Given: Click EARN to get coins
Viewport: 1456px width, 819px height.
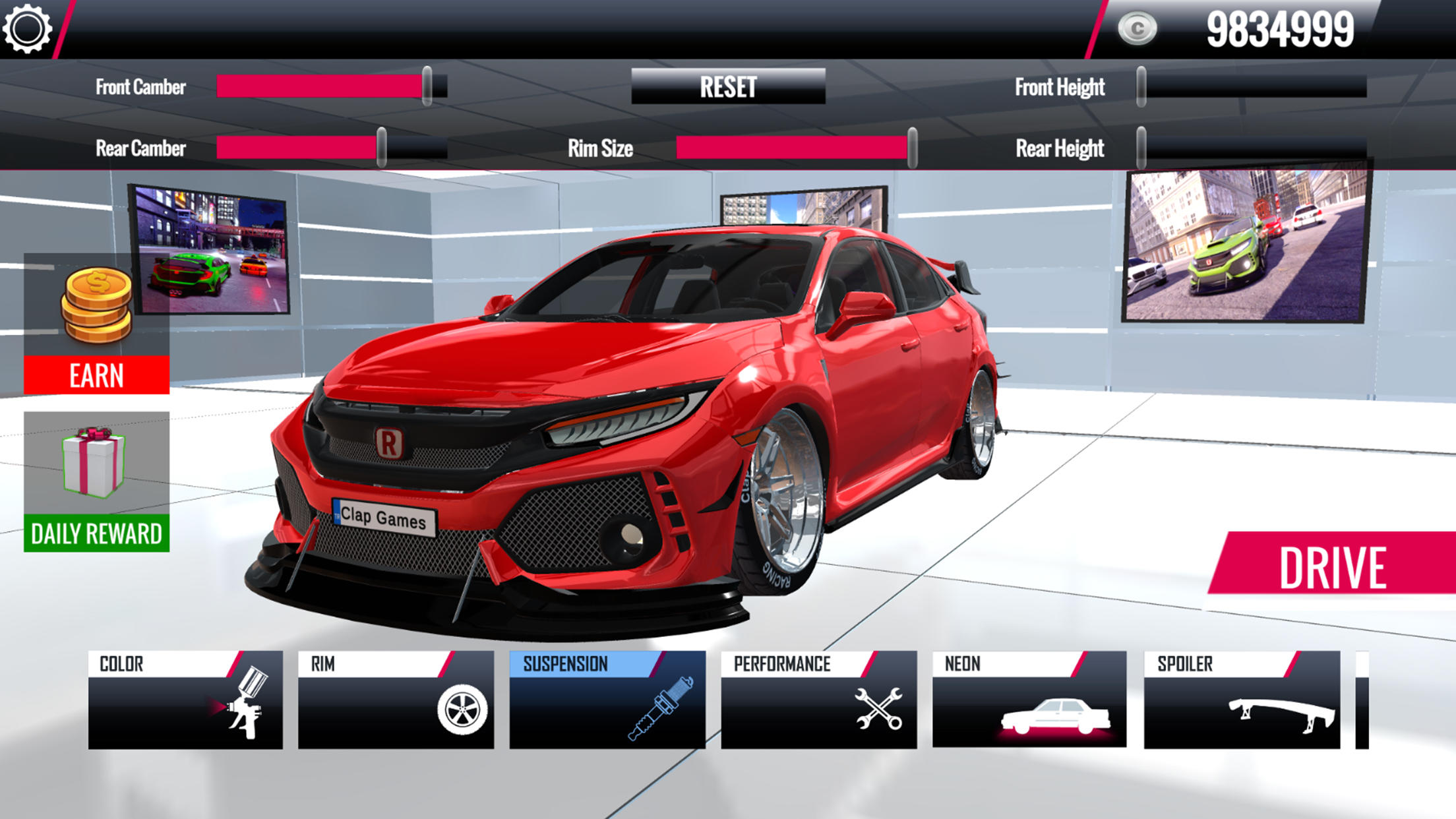Looking at the screenshot, I should click(96, 375).
